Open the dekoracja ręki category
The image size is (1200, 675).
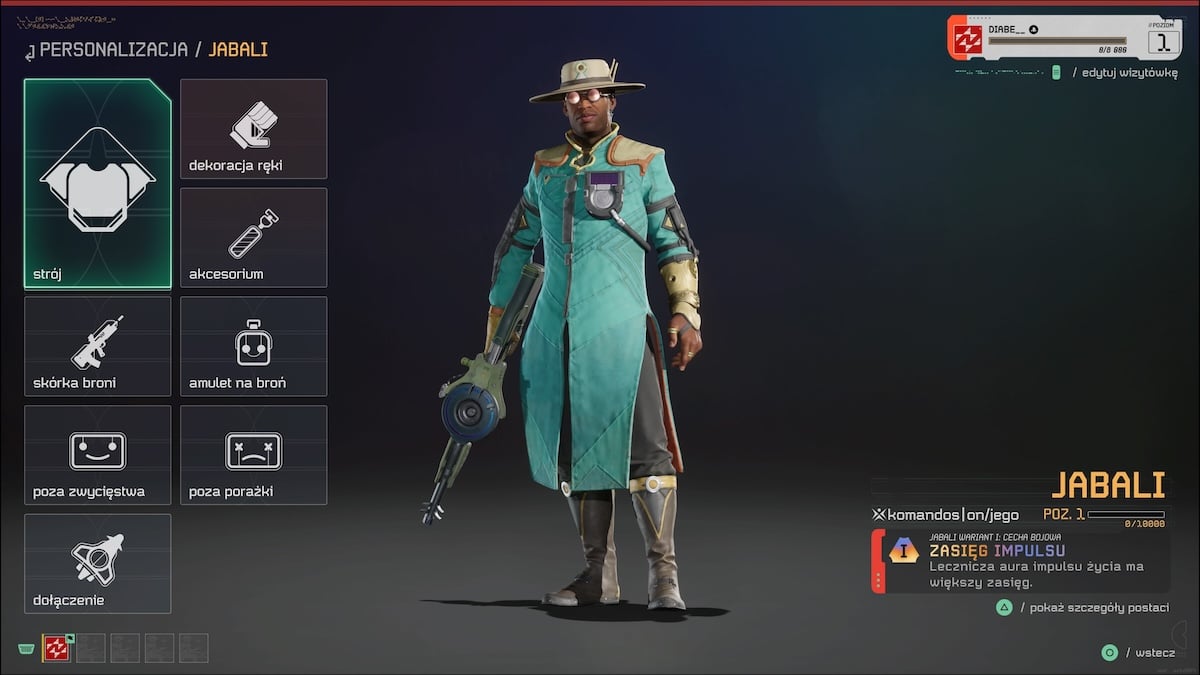[253, 129]
